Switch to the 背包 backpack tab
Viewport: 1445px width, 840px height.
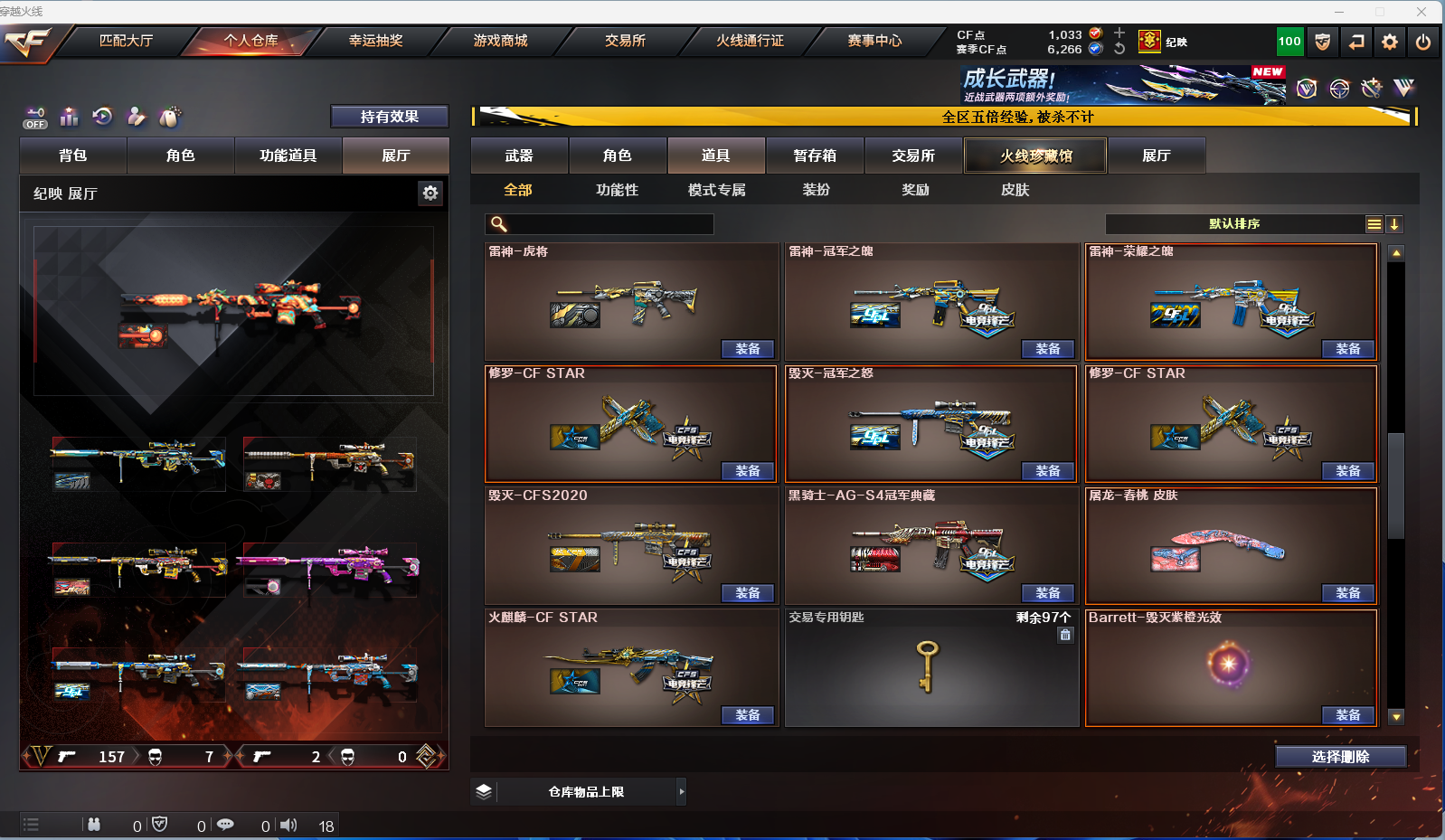tap(73, 156)
